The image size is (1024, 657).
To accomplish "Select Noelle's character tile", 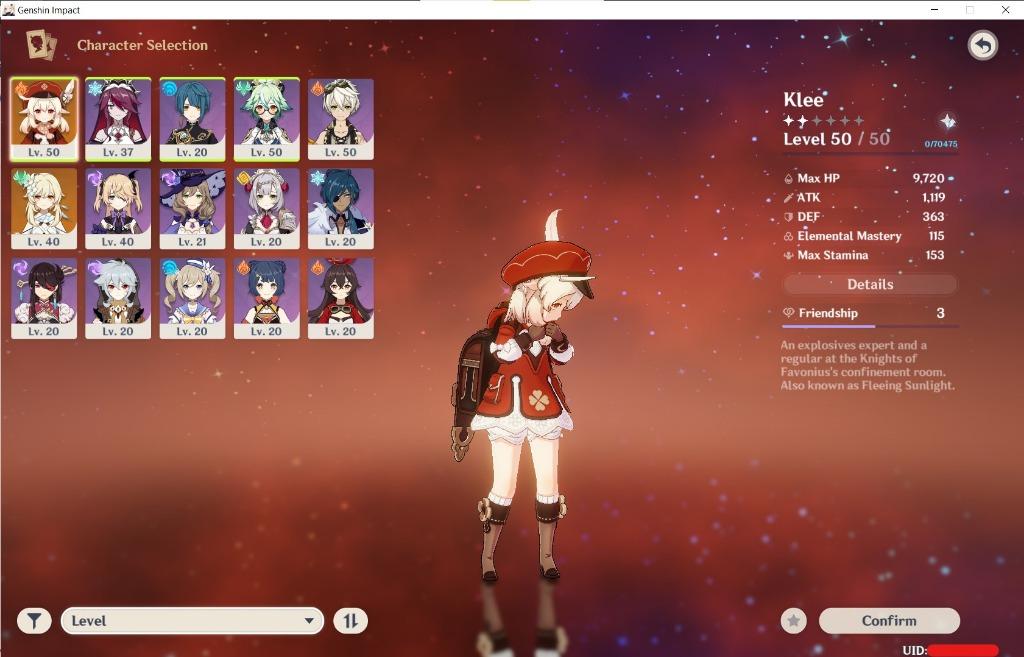I will (x=266, y=208).
